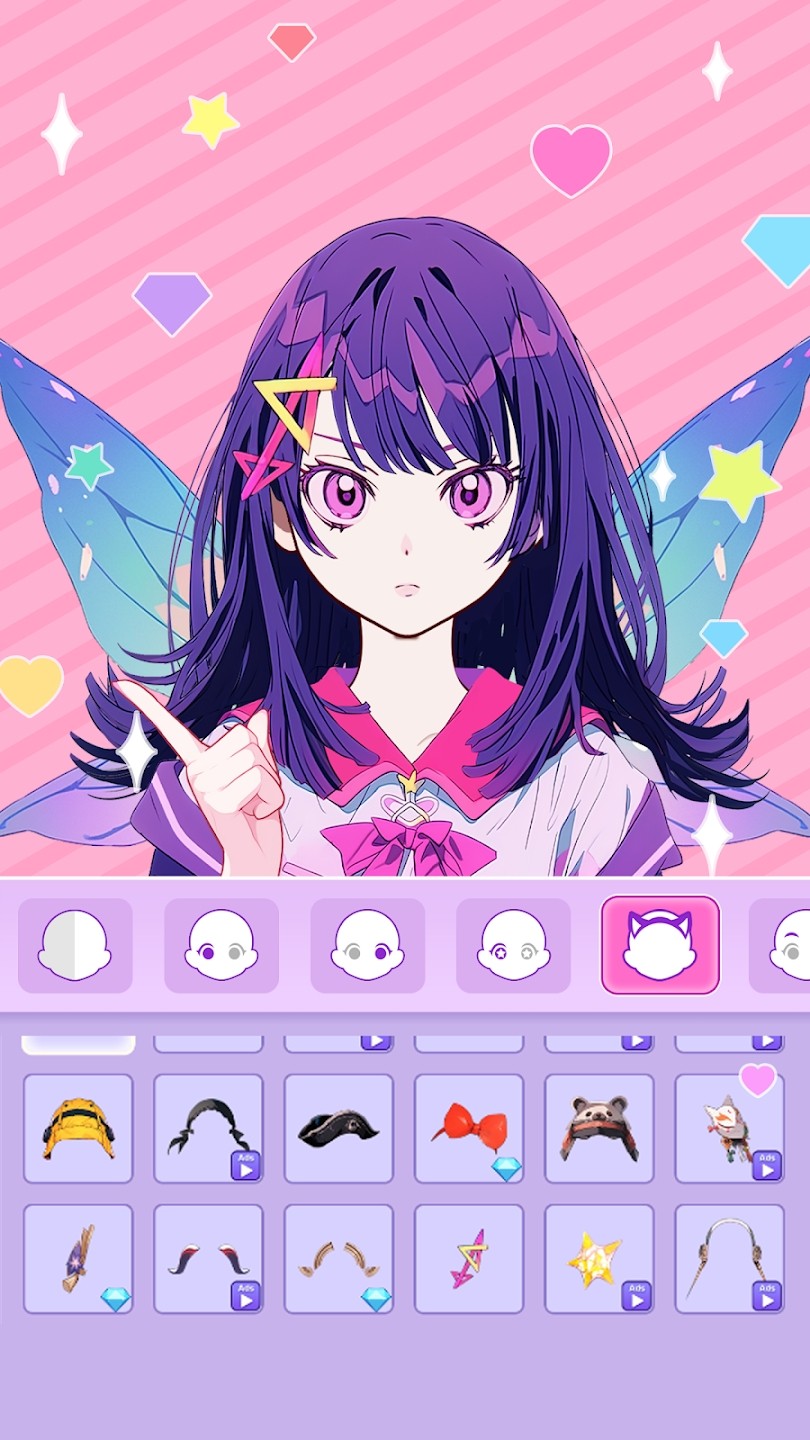
Task: Open the star pupils tab
Action: coord(513,945)
